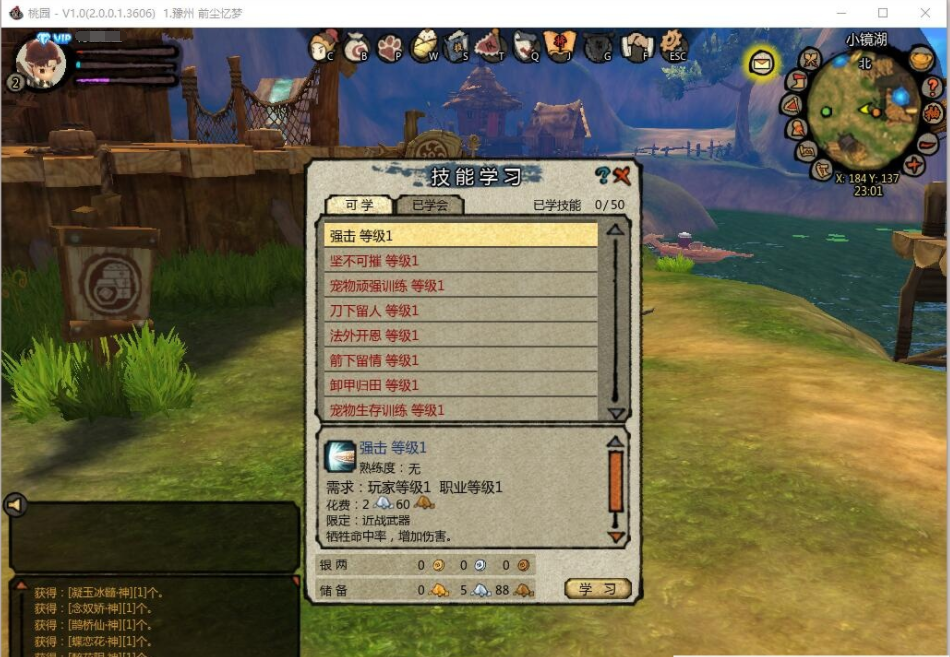Image resolution: width=950 pixels, height=657 pixels.
Task: Open the glowing mail envelope icon
Action: point(762,64)
